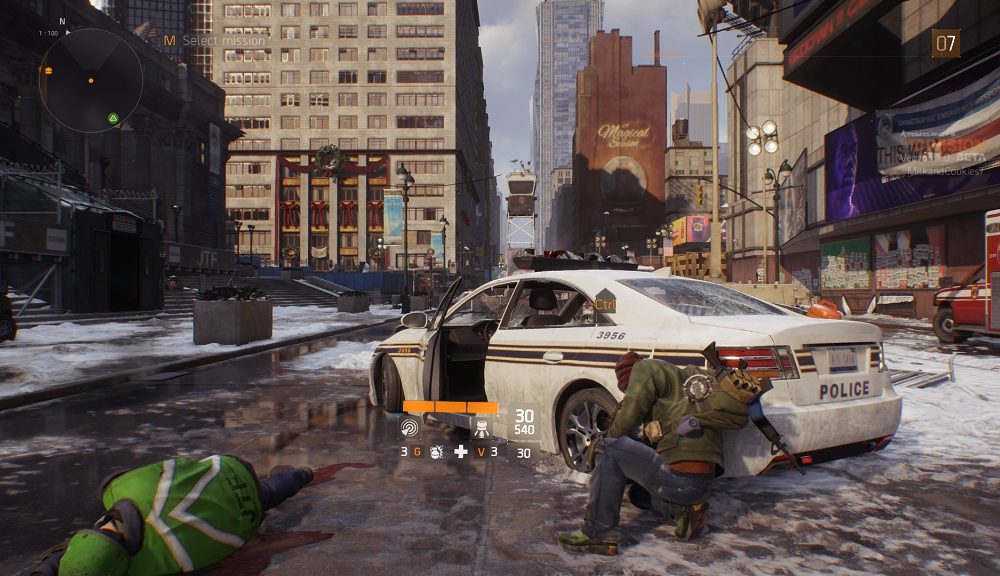The height and width of the screenshot is (576, 1000).
Task: Activate the turret skill icon
Action: [x=479, y=430]
